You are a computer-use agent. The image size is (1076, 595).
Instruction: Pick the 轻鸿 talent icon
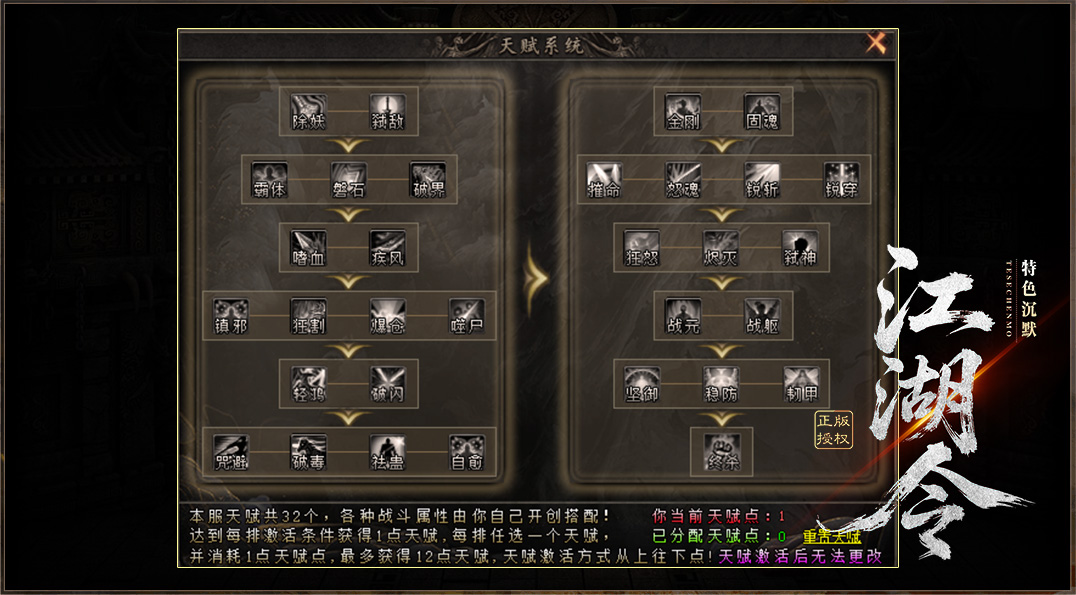309,380
